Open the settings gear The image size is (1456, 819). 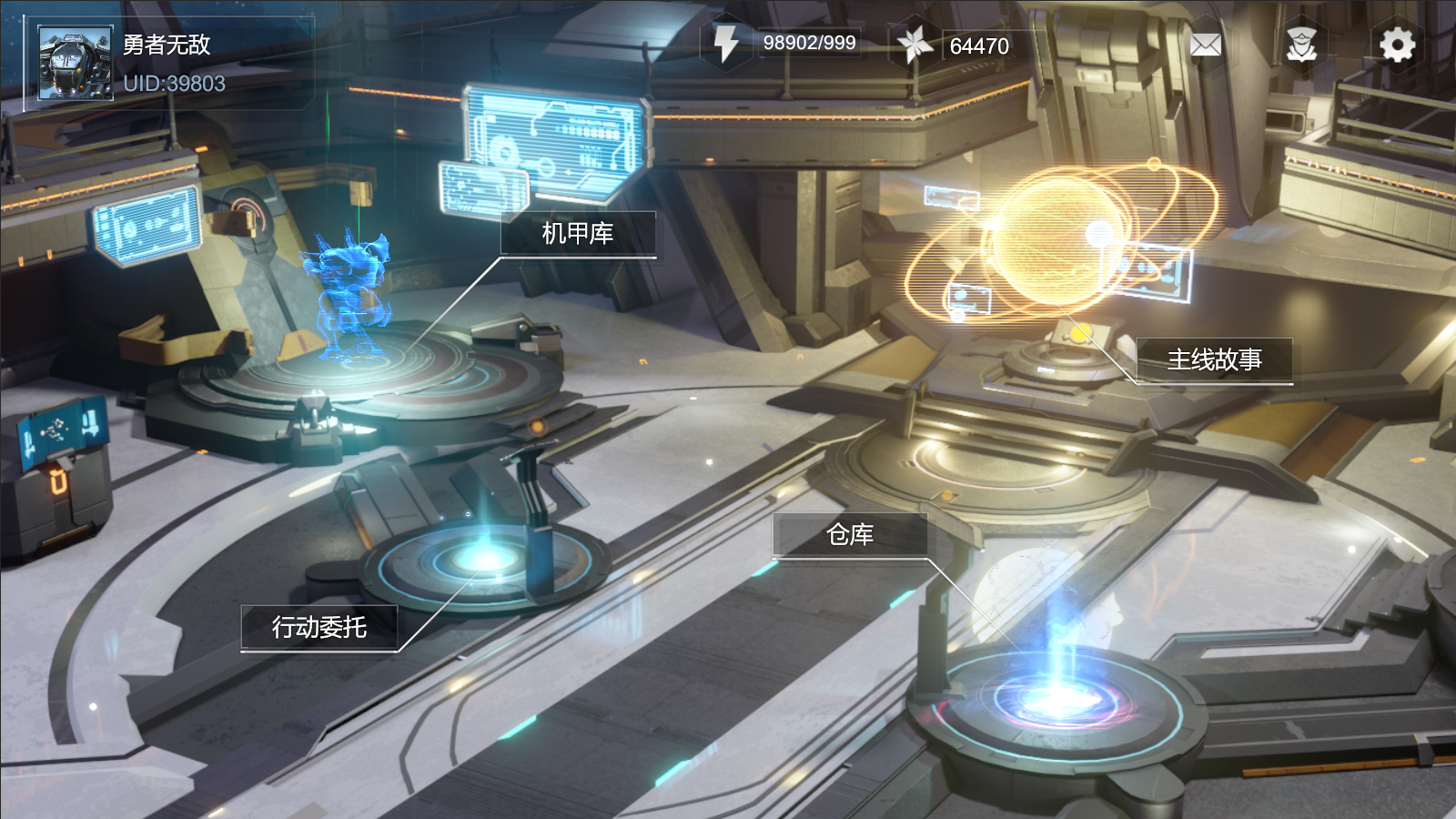pyautogui.click(x=1399, y=43)
